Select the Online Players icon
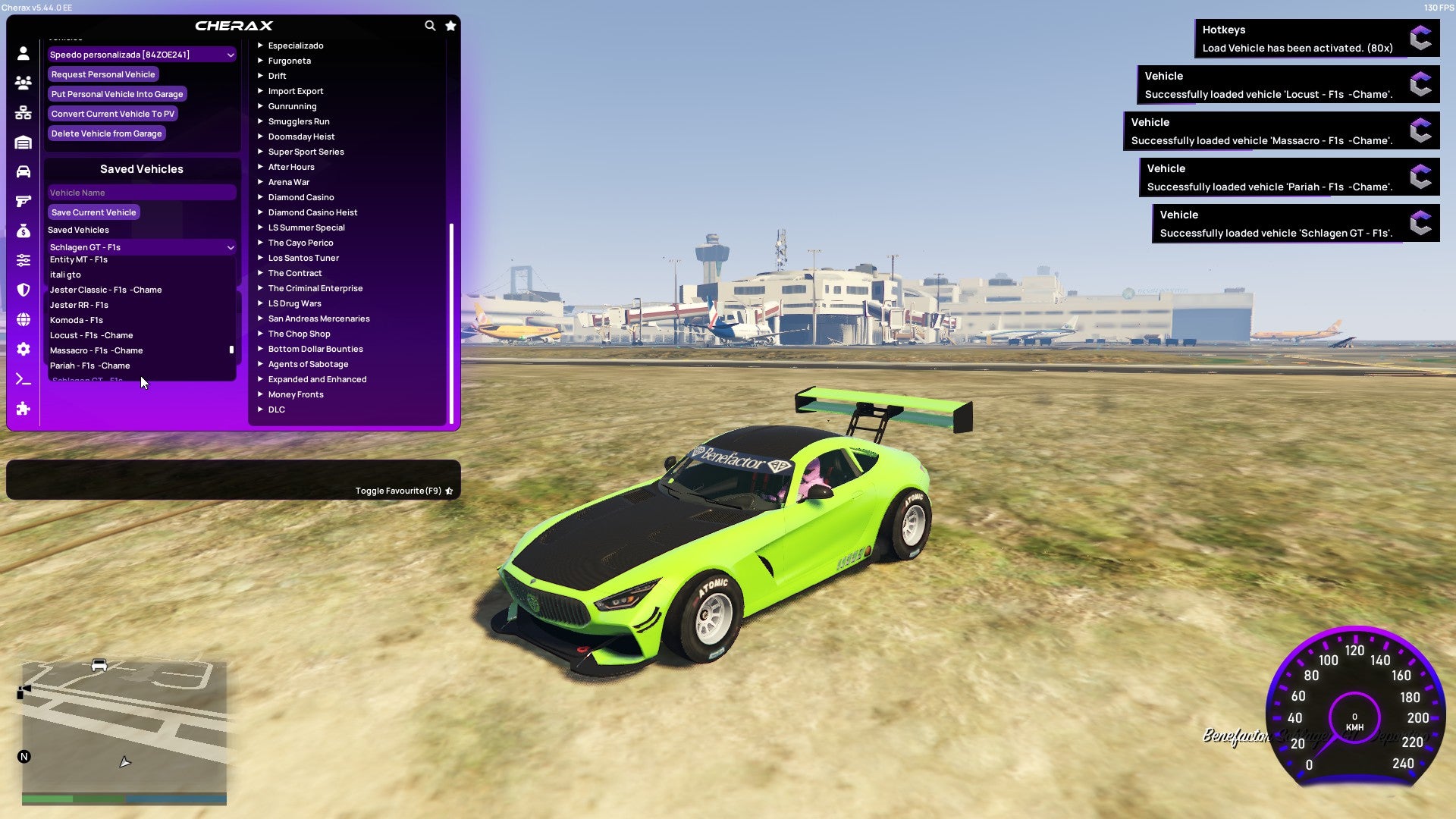 click(23, 83)
